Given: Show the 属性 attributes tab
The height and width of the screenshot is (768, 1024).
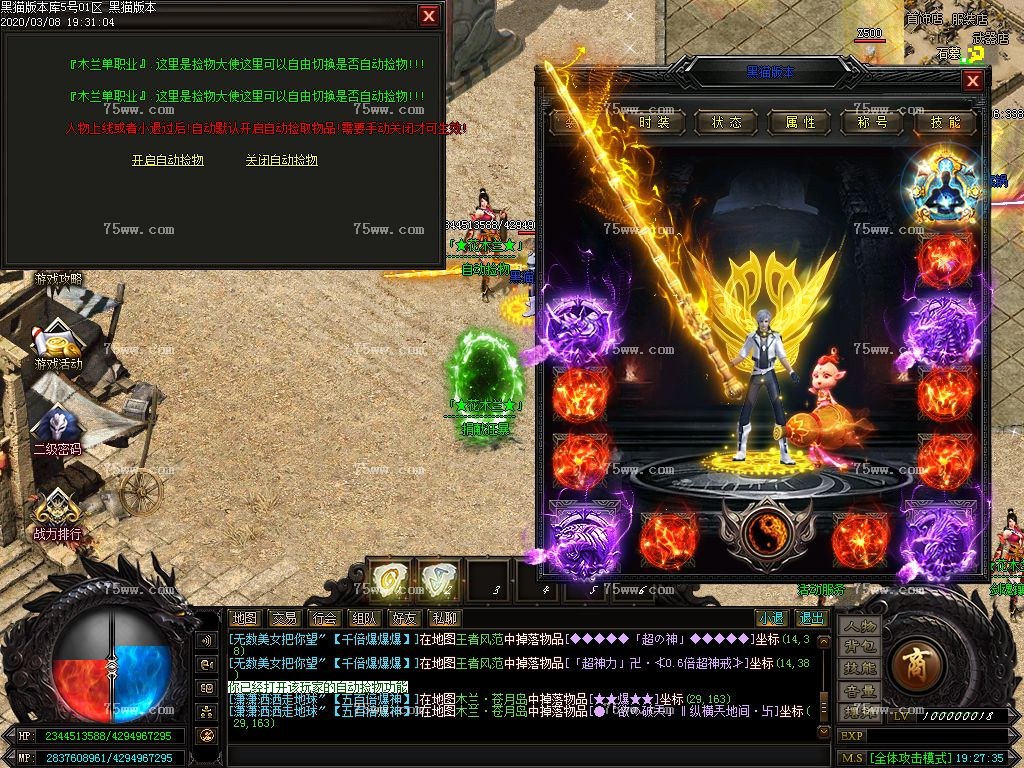Looking at the screenshot, I should coord(800,122).
